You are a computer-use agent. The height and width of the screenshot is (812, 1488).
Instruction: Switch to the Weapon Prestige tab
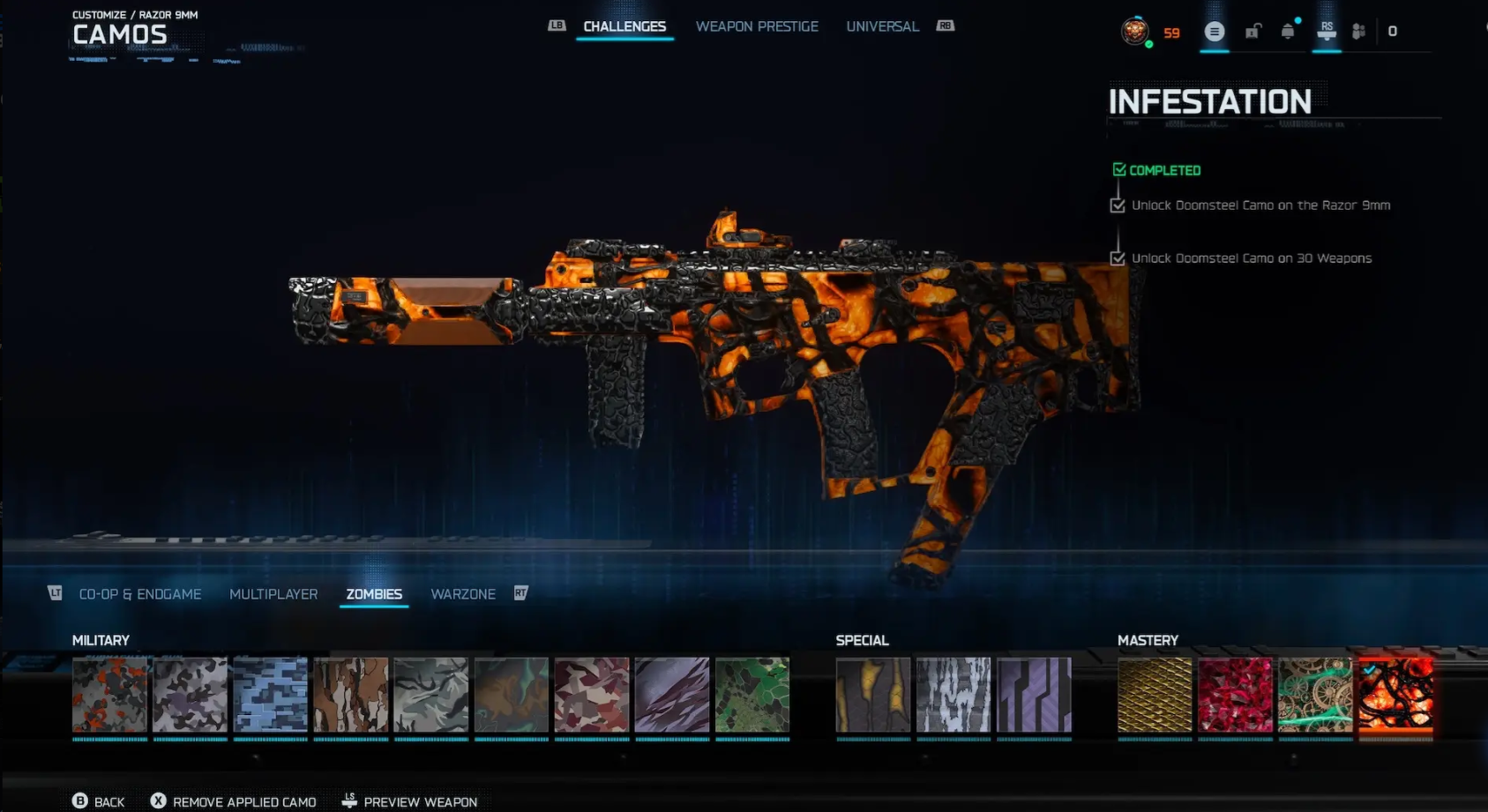point(757,26)
